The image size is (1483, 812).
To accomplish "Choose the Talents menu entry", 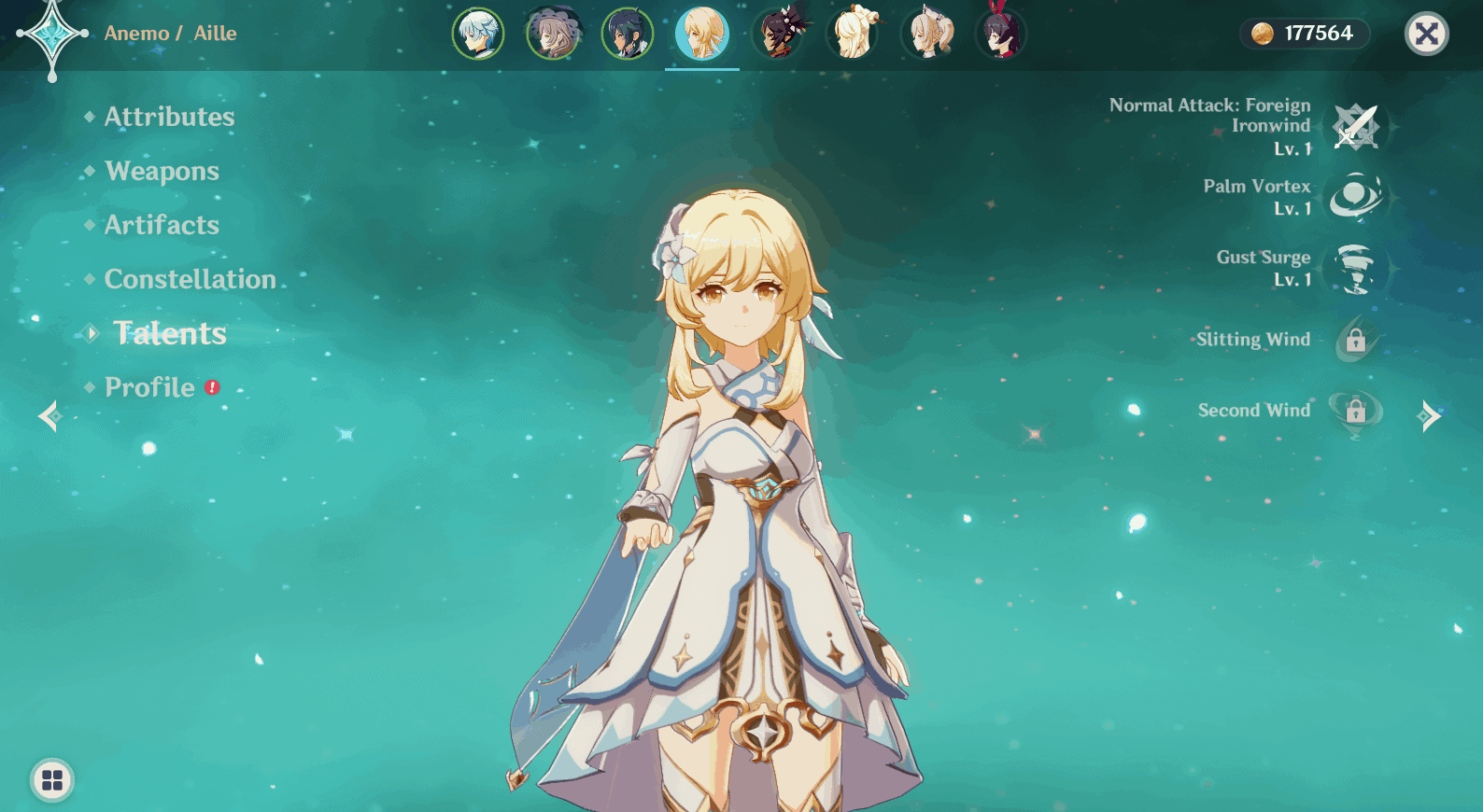I will tap(170, 333).
